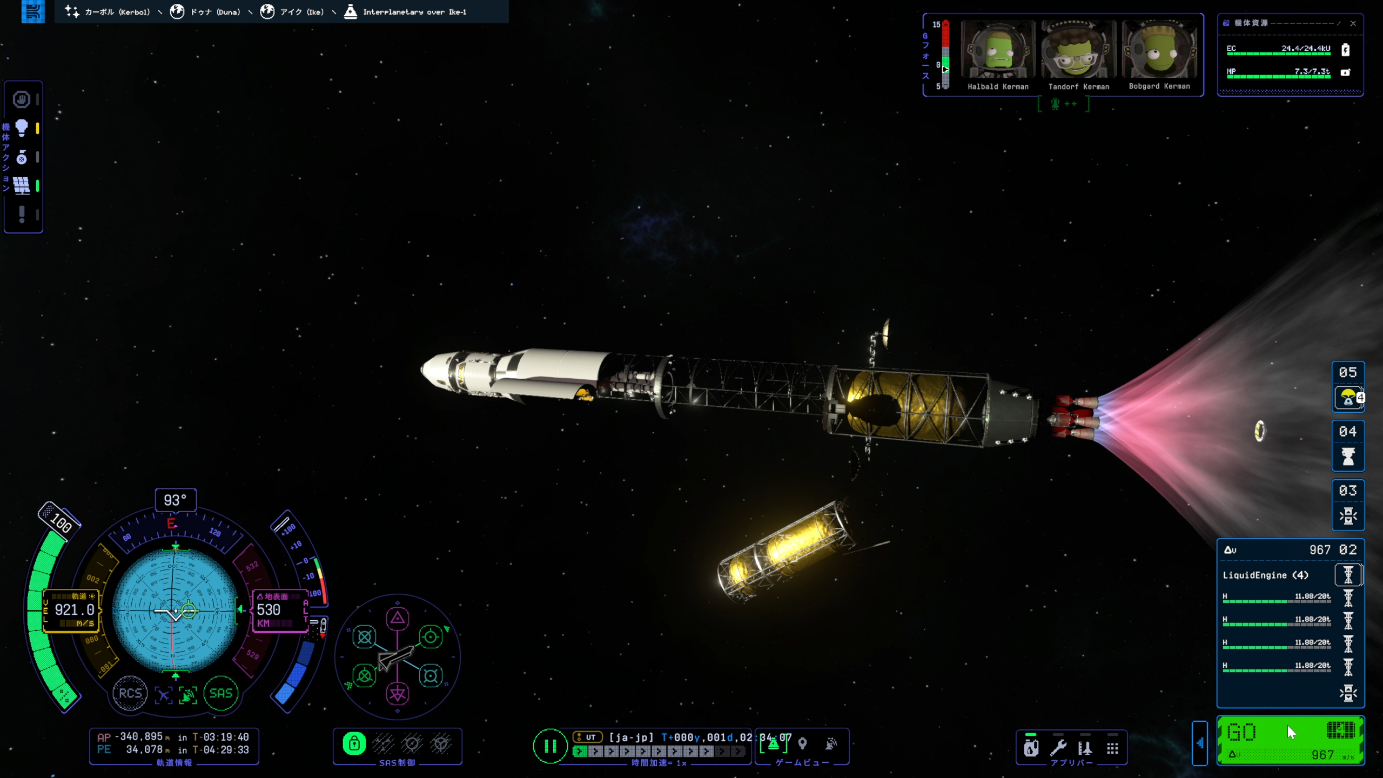The width and height of the screenshot is (1383, 778).
Task: Toggle the solar panels action button
Action: tap(21, 185)
